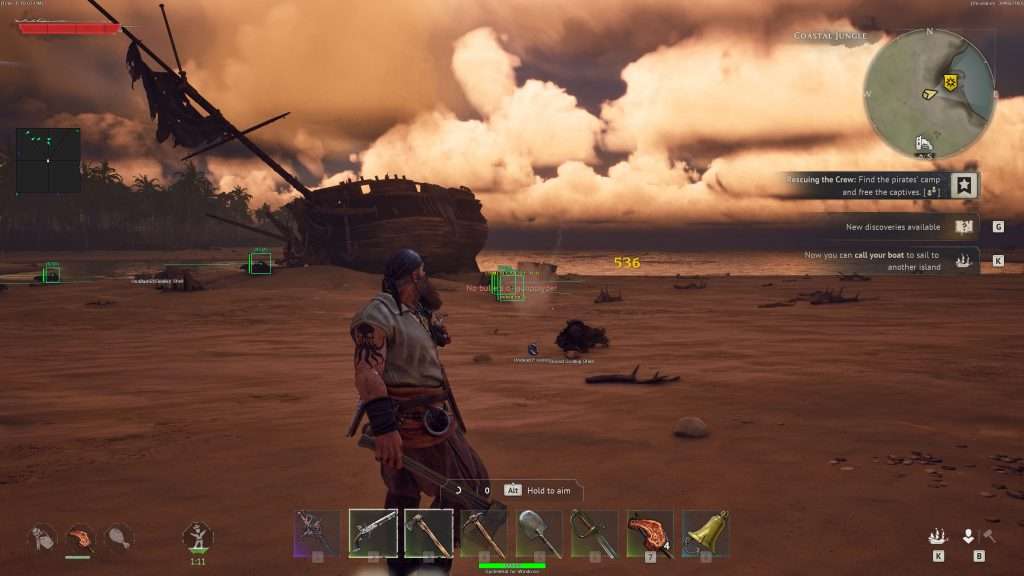Click the hammer build icon

pos(989,537)
